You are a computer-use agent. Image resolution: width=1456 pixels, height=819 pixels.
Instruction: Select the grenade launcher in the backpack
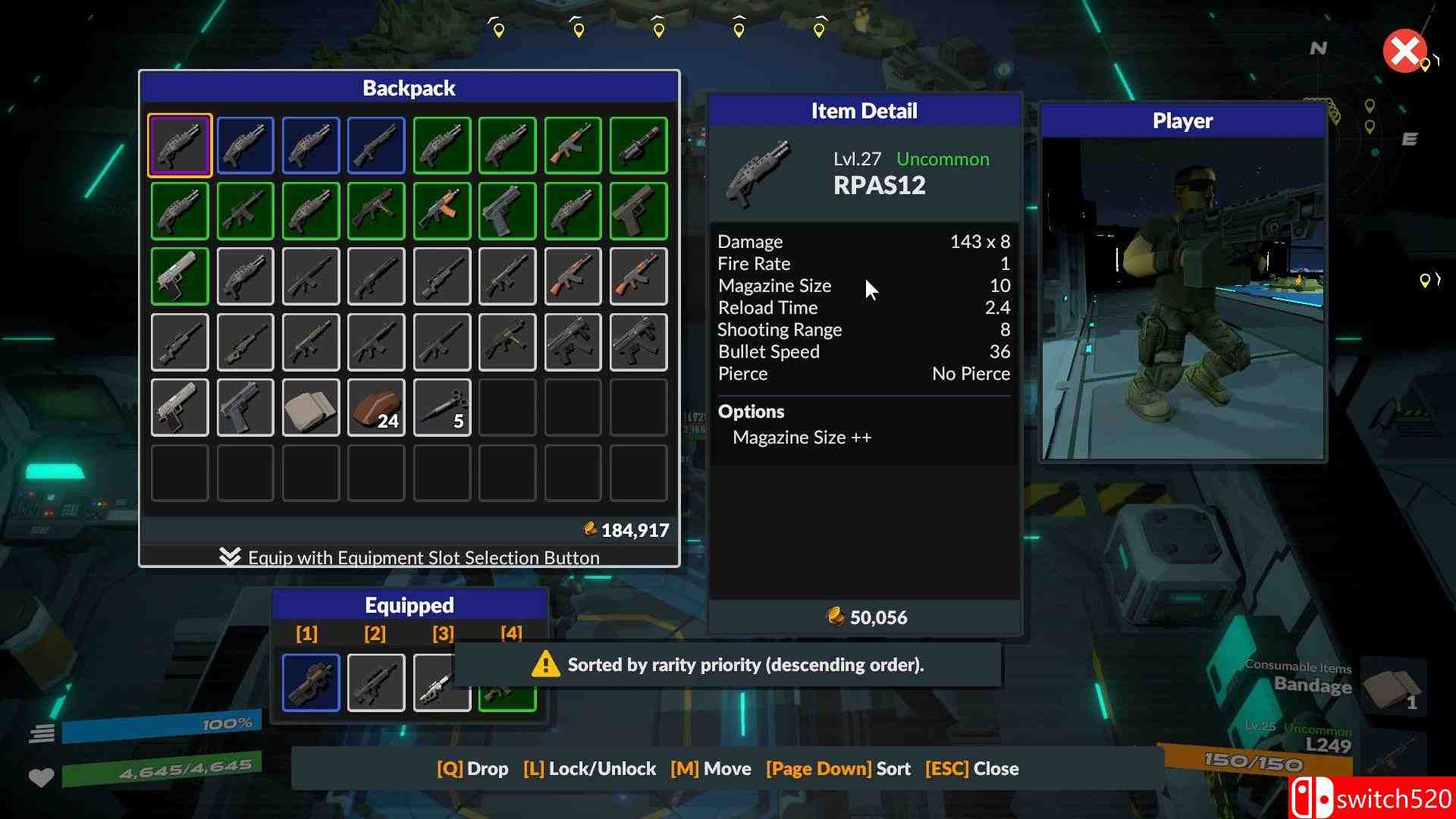(x=639, y=146)
